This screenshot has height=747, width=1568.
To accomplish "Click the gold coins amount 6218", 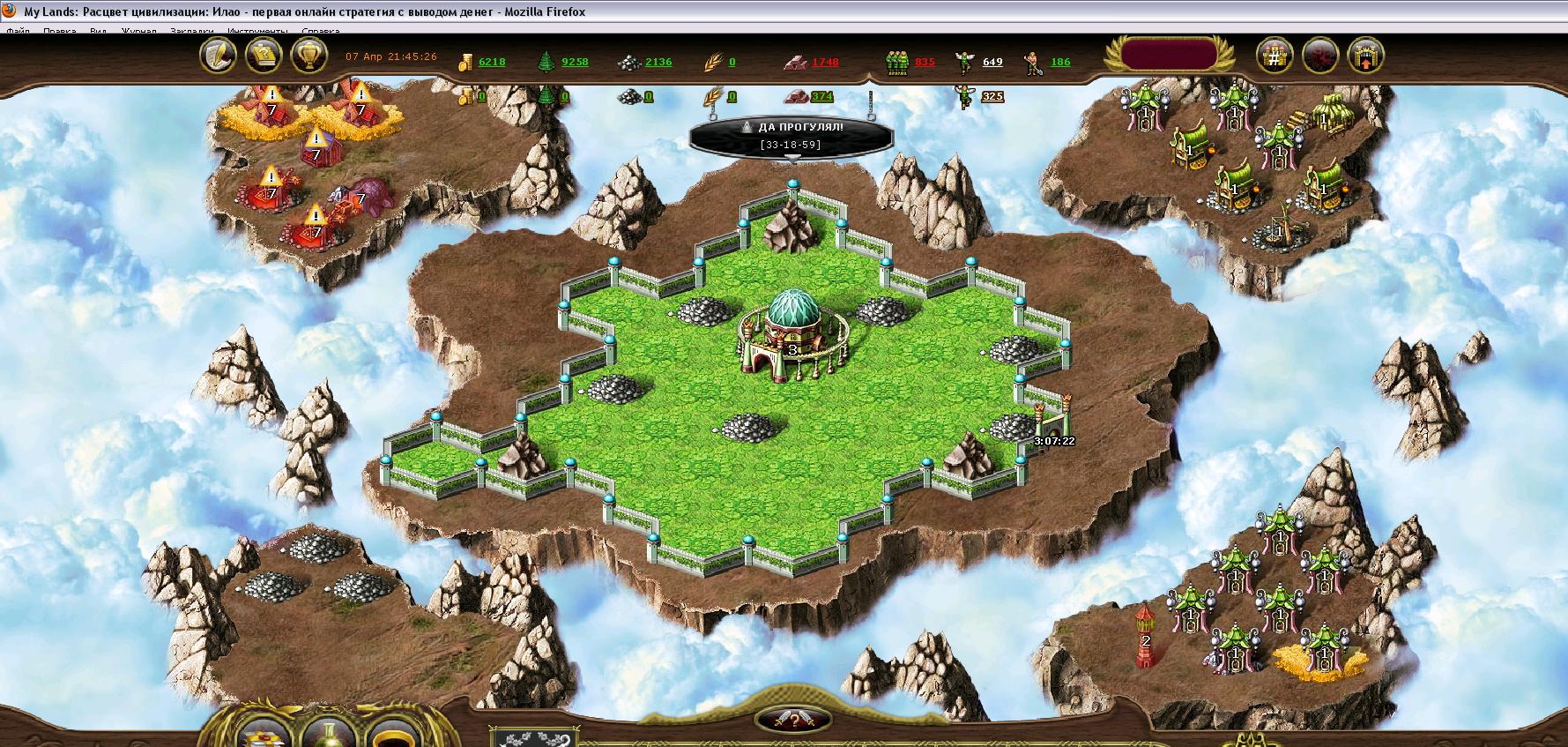I will click(491, 62).
